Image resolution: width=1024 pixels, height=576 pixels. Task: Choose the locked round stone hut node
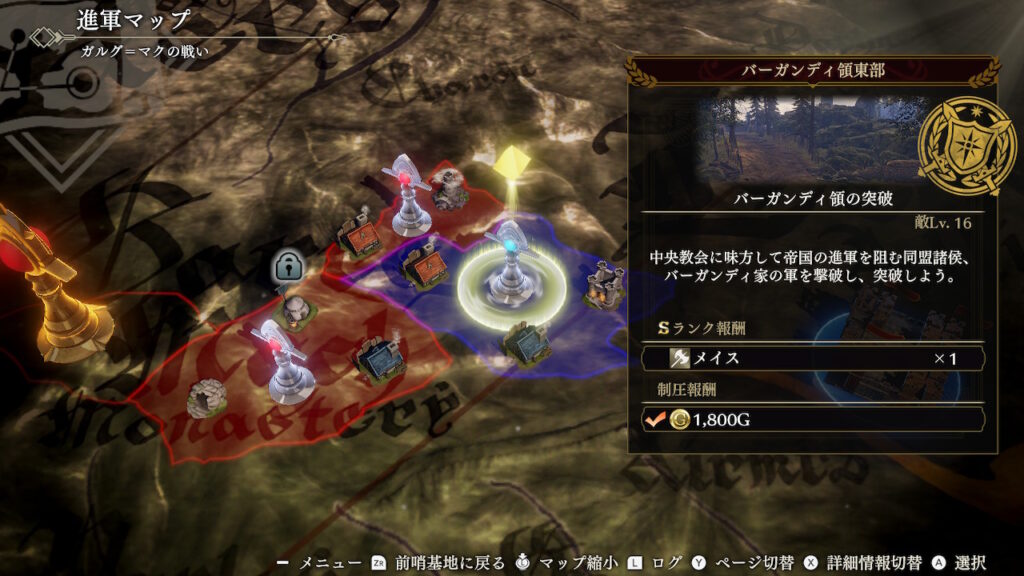[x=294, y=310]
